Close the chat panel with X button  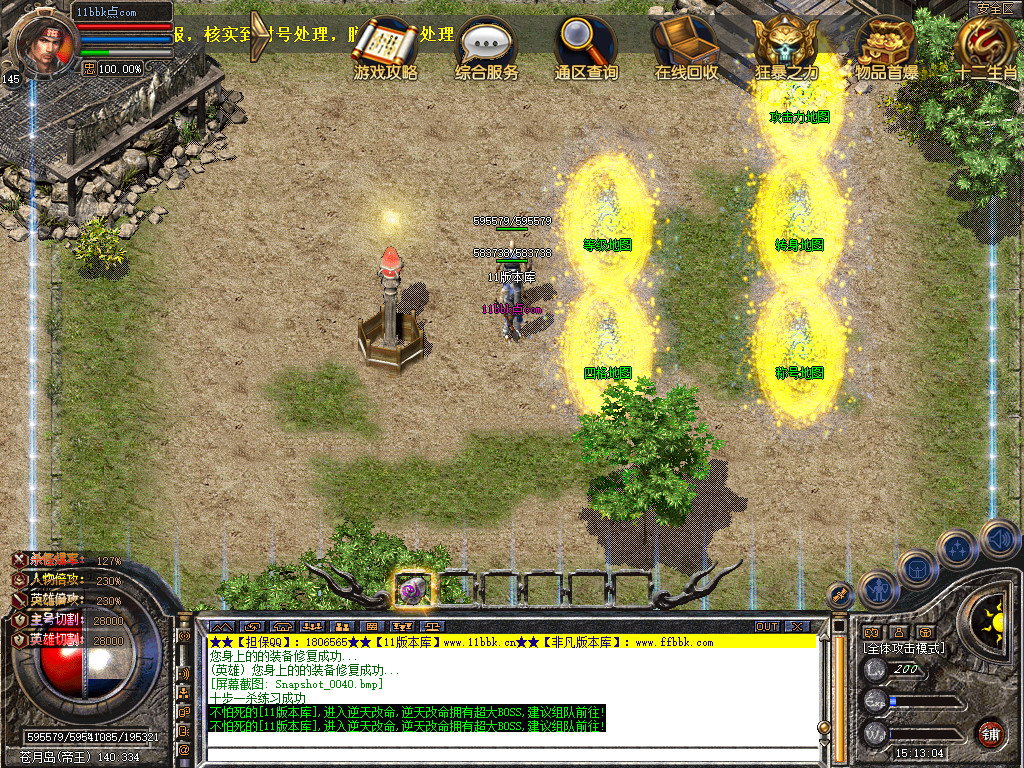[797, 626]
